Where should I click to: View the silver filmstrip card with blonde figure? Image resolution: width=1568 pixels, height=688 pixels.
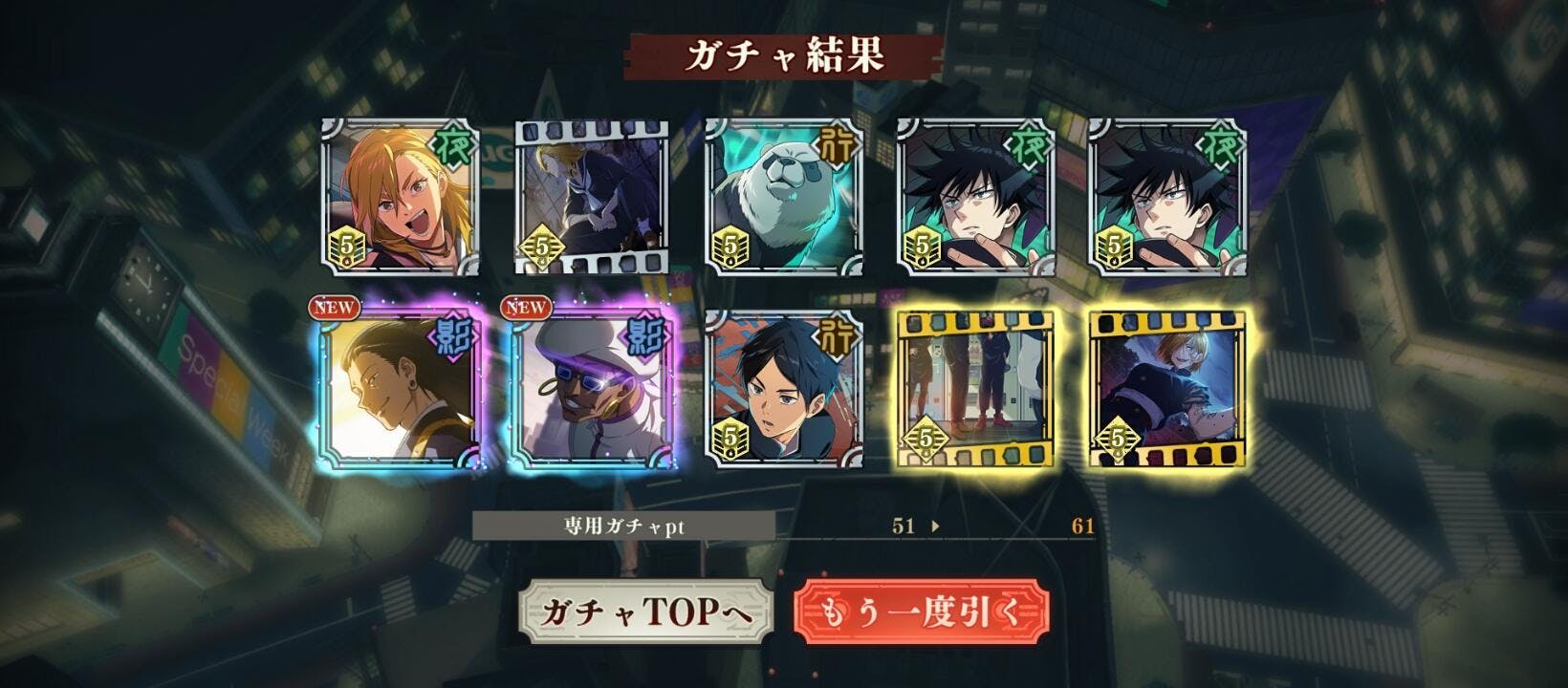(x=592, y=198)
